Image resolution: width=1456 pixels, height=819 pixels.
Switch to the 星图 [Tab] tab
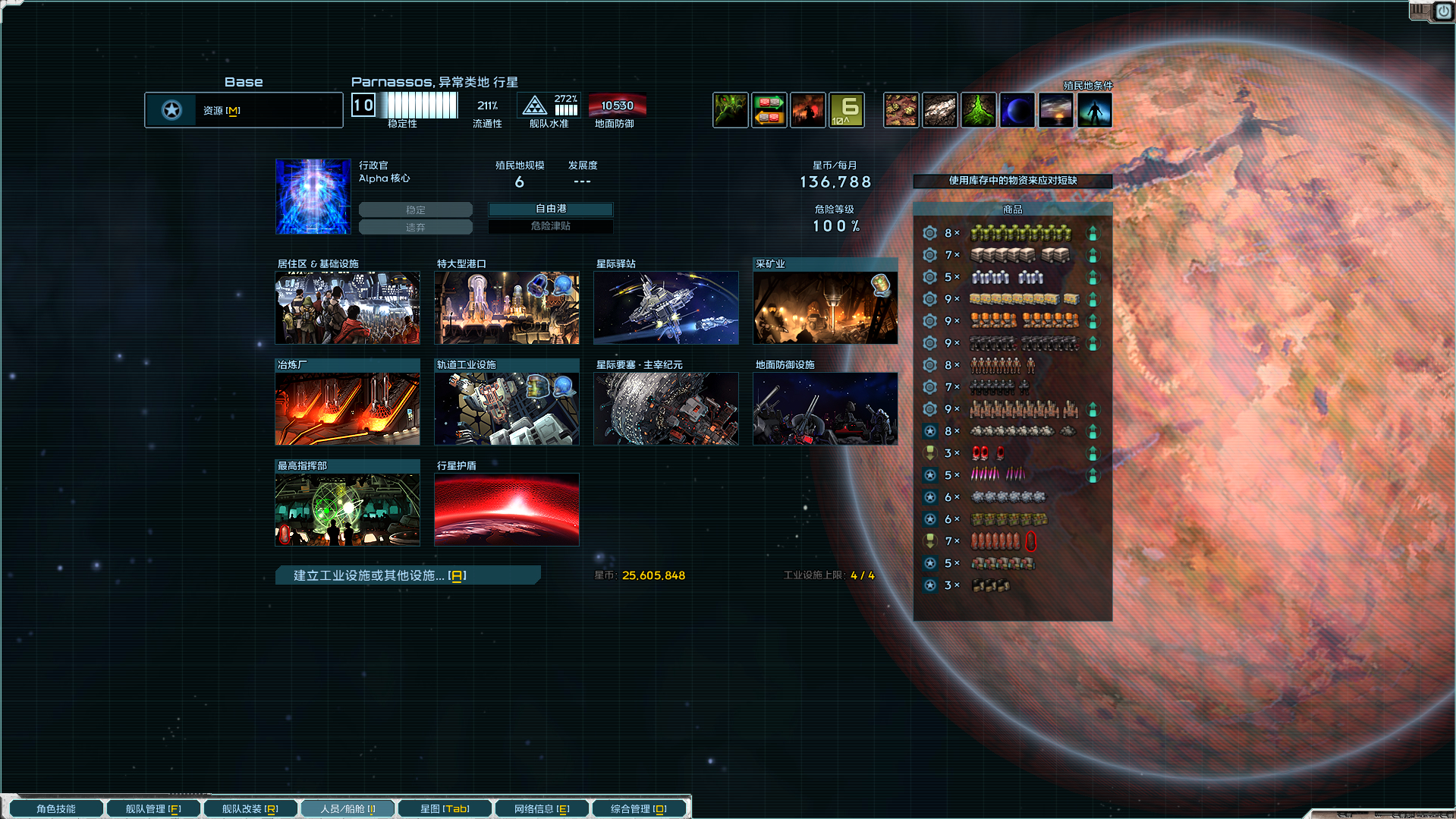pos(445,808)
